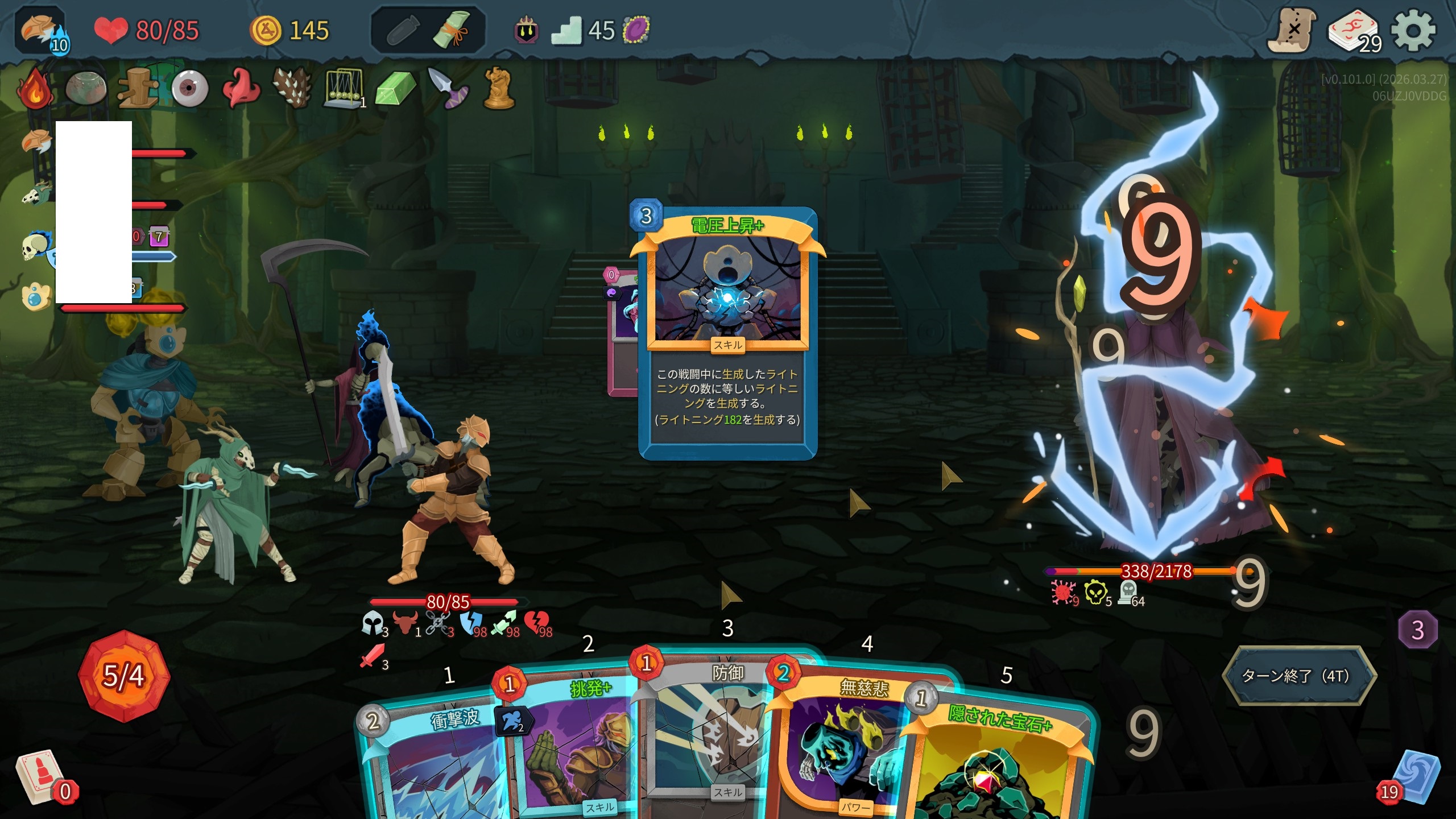
Task: Choose the 挑発+ skill card
Action: pos(574,745)
